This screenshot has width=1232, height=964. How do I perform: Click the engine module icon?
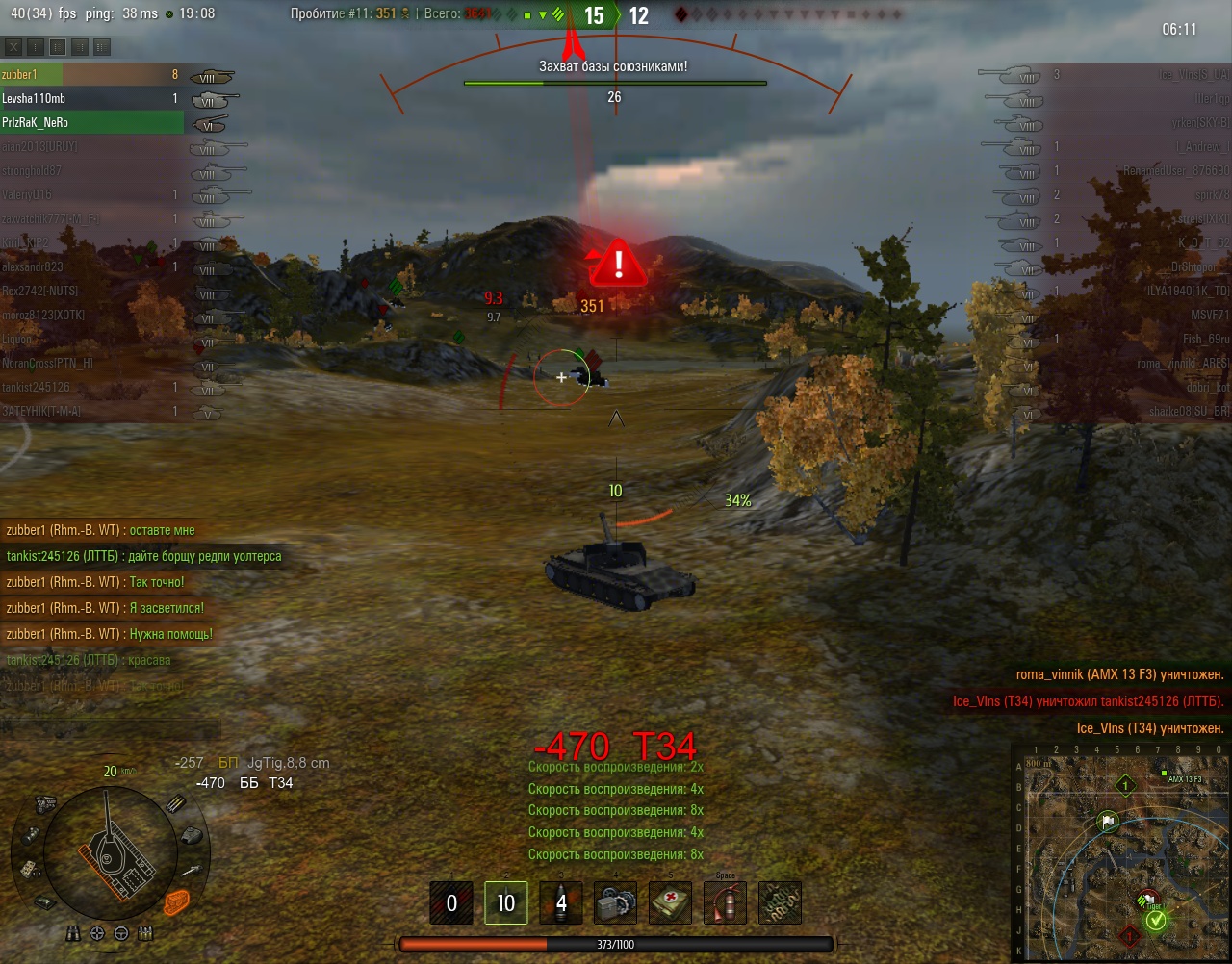(45, 802)
